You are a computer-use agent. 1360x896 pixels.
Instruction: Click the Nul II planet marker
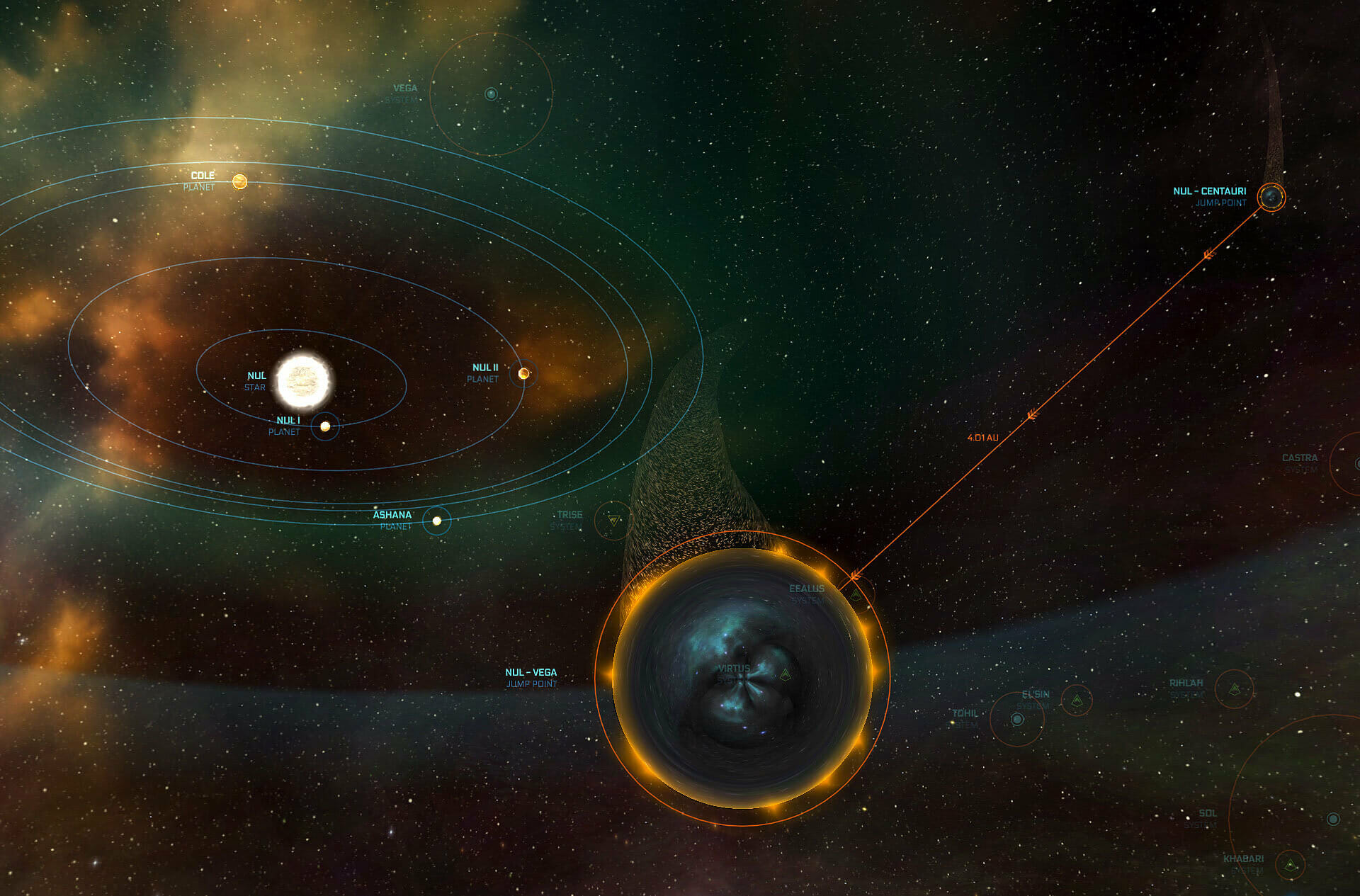point(523,373)
